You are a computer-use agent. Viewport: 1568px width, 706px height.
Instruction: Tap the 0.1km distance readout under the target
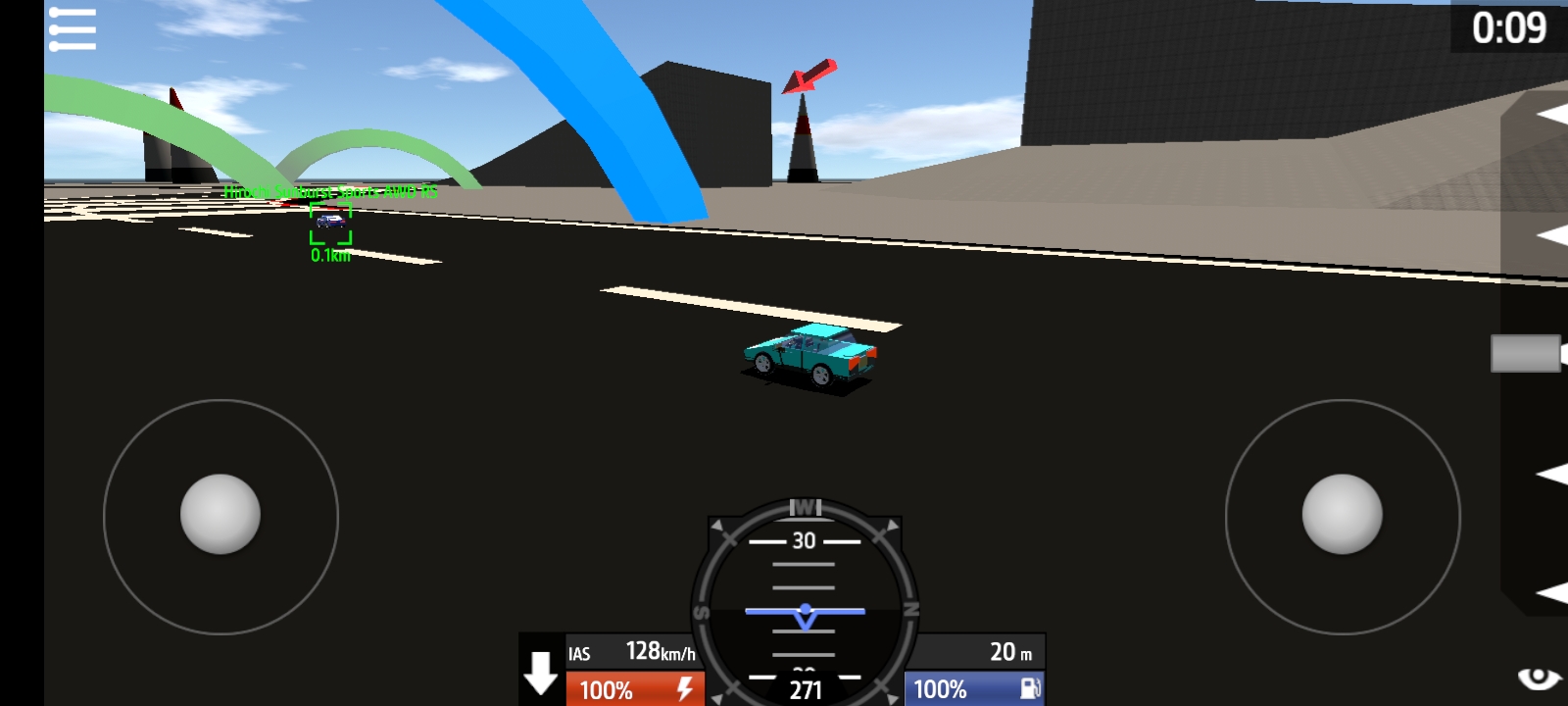[328, 253]
